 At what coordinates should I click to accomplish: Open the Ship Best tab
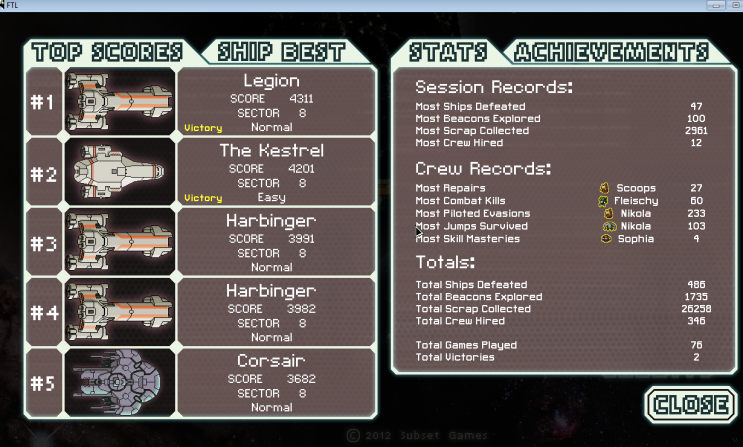tap(284, 52)
